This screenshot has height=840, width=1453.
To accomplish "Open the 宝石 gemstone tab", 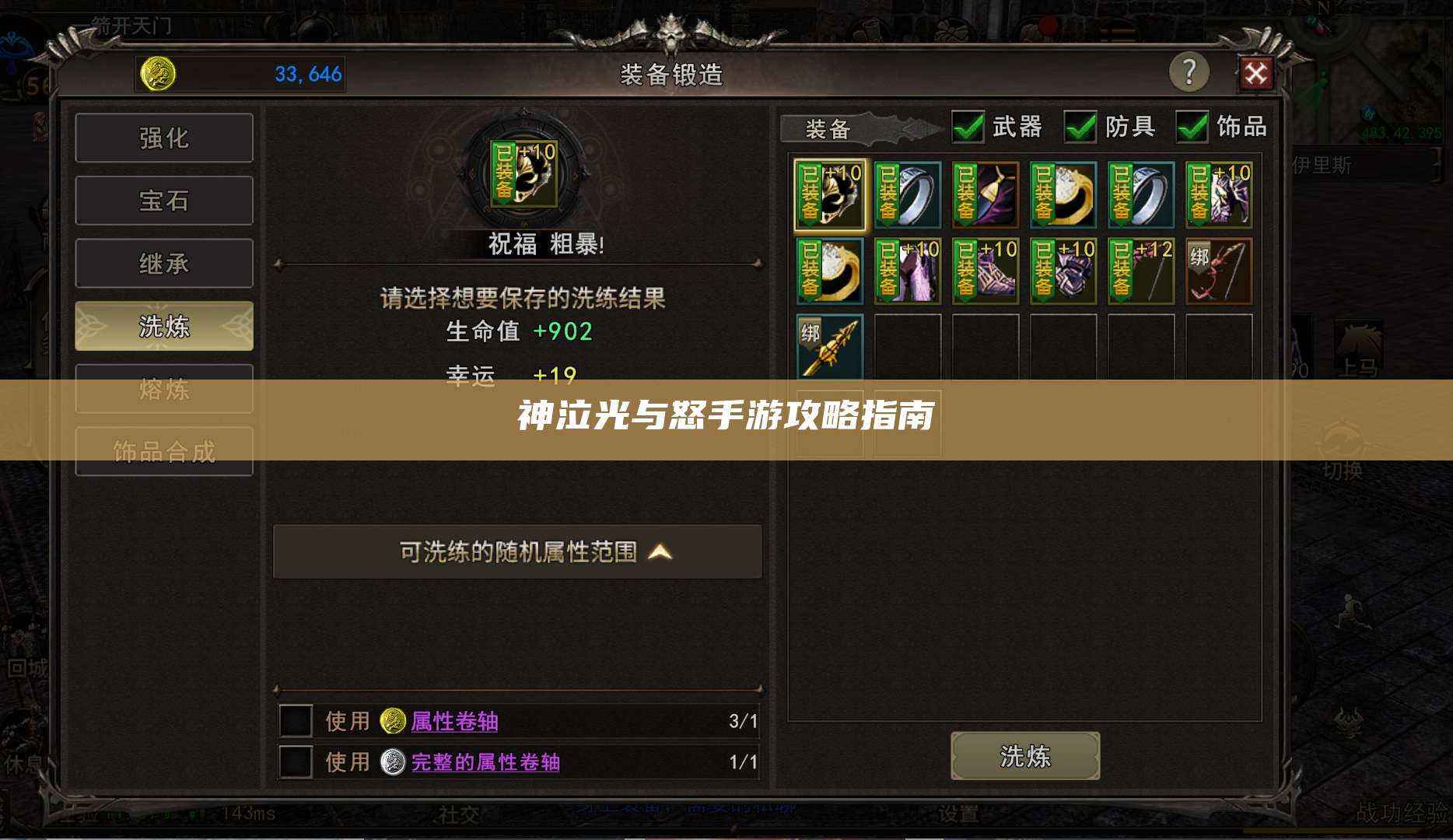I will (164, 200).
